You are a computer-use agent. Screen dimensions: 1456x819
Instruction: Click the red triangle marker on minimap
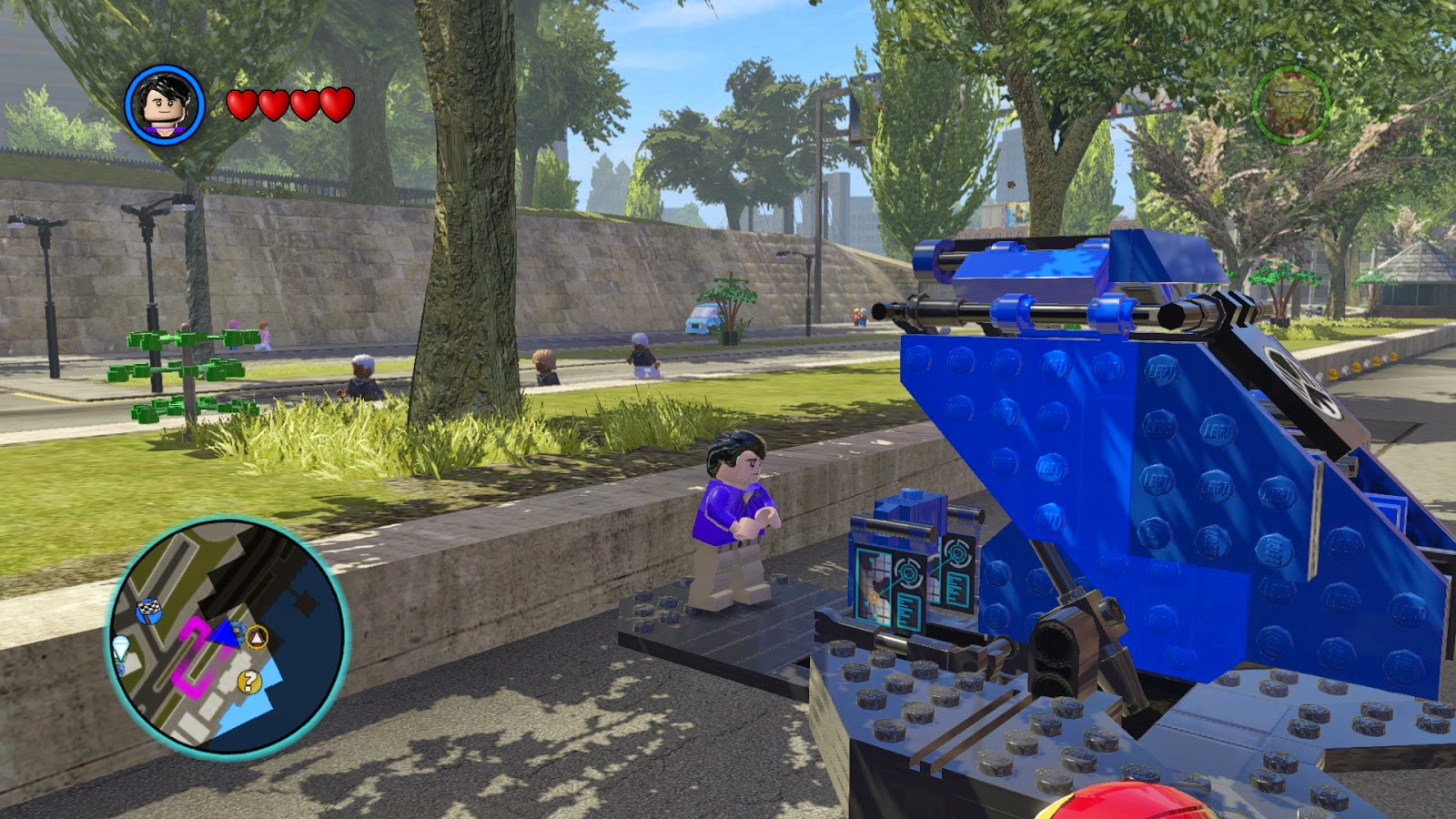(x=258, y=637)
